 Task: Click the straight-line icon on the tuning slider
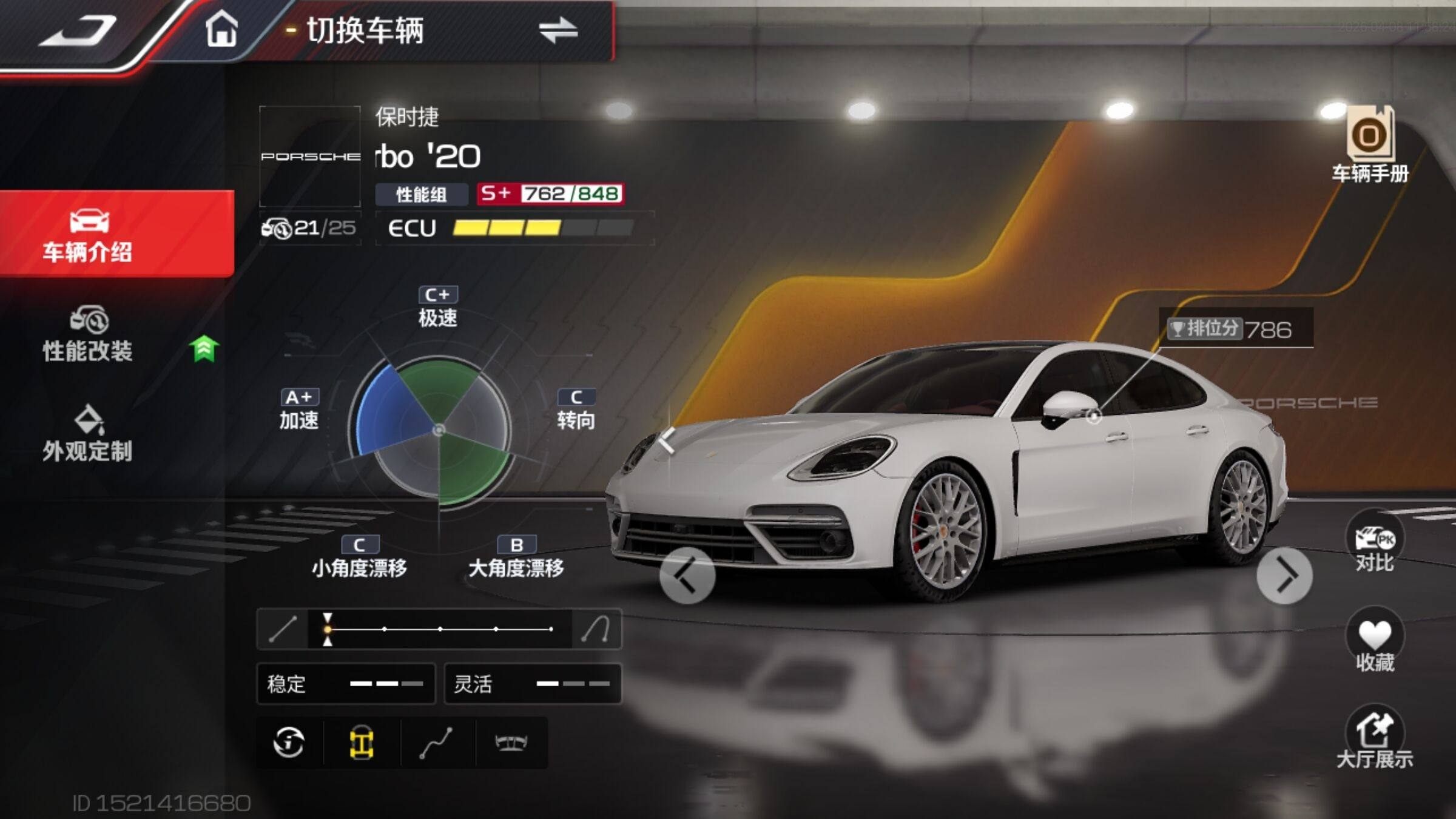pos(283,629)
